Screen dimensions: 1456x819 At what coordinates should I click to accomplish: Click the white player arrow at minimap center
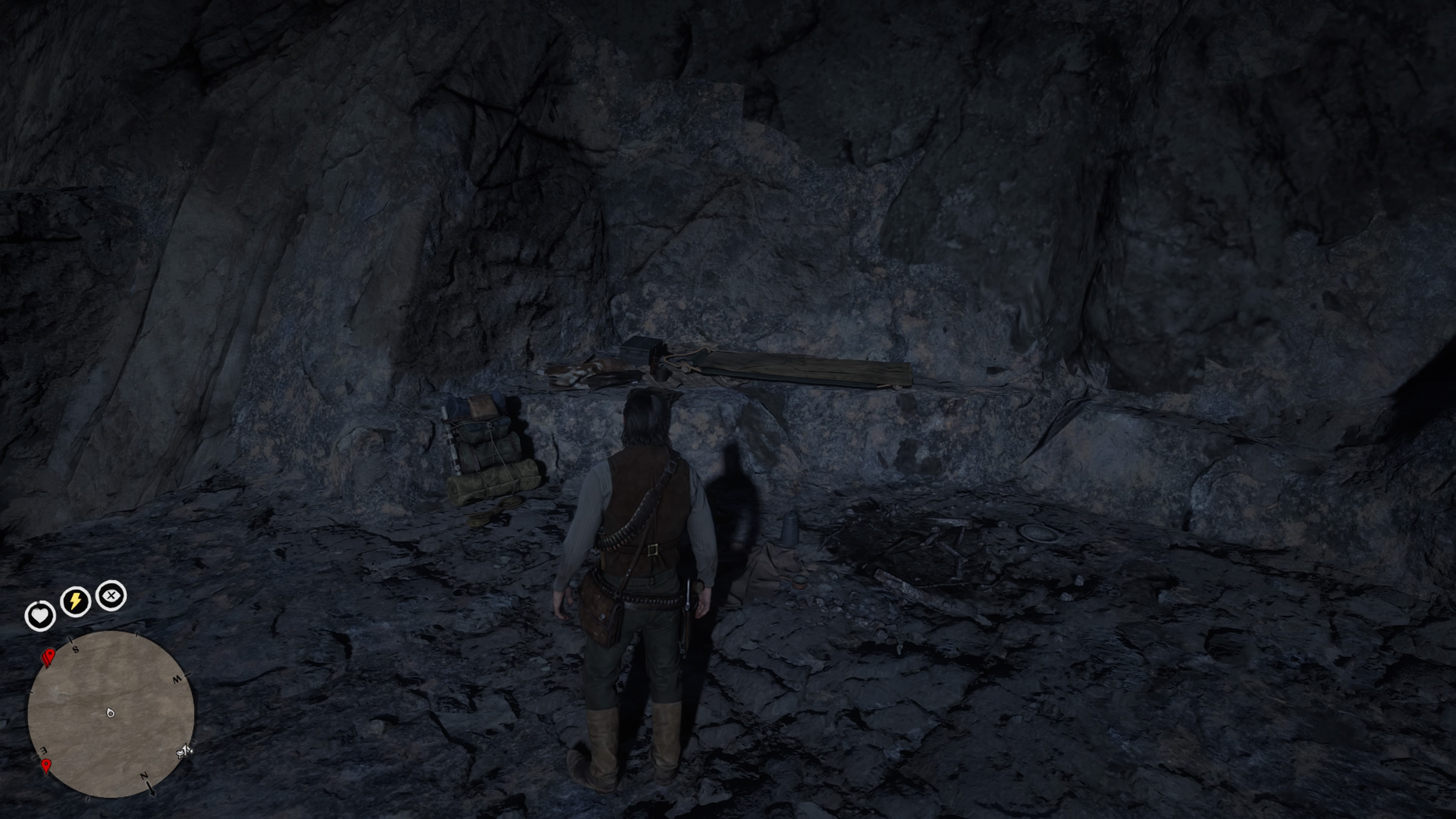coord(110,713)
